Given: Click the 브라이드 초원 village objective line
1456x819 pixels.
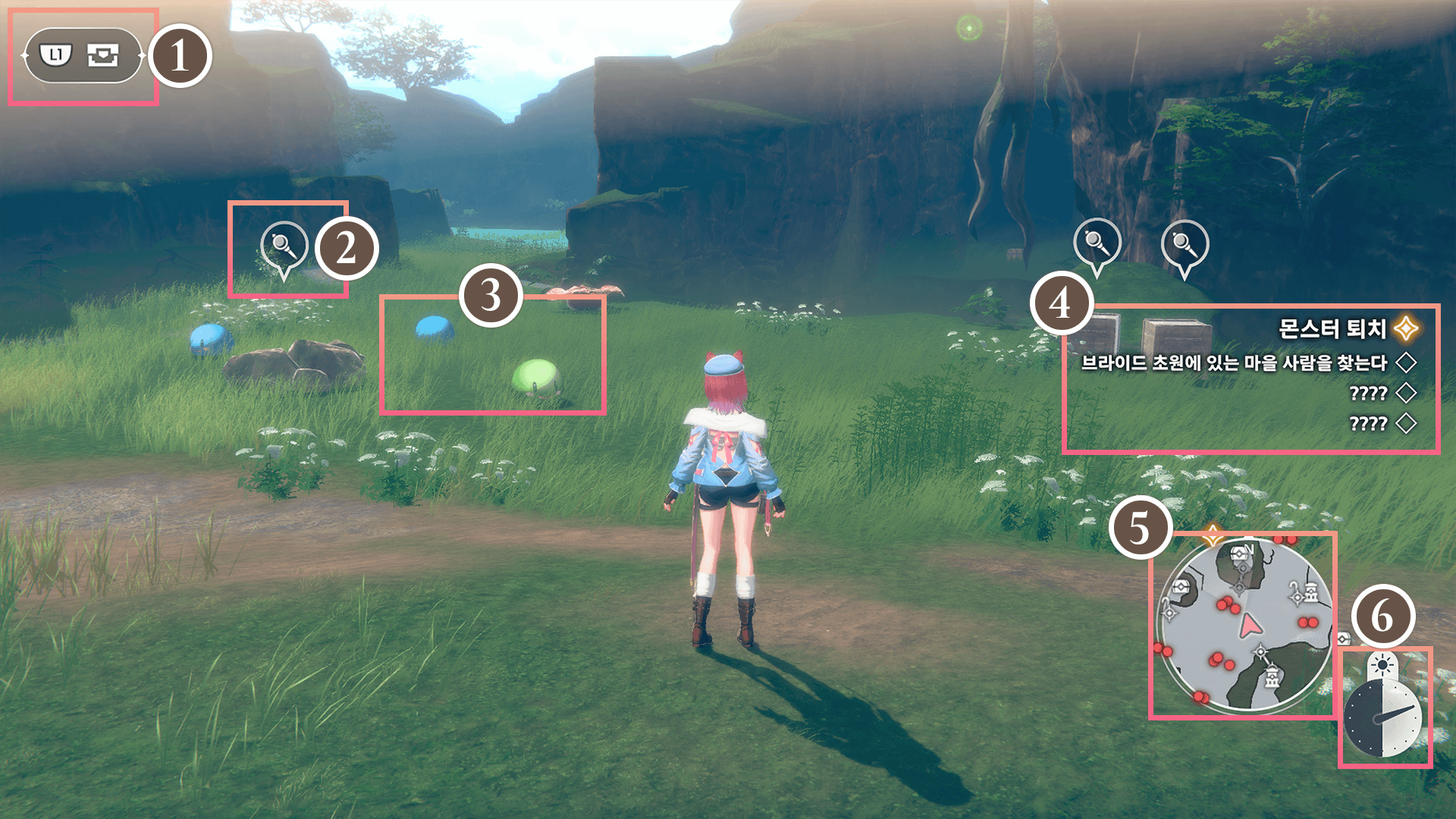Looking at the screenshot, I should click(1234, 363).
